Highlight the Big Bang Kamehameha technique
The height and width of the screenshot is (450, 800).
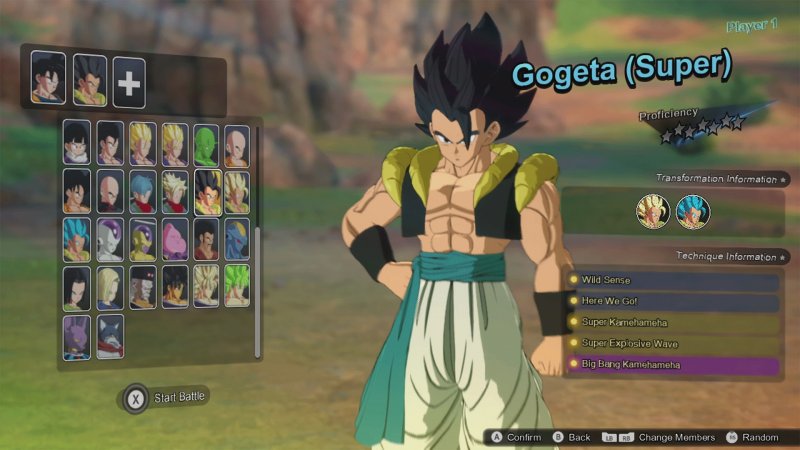tap(672, 365)
